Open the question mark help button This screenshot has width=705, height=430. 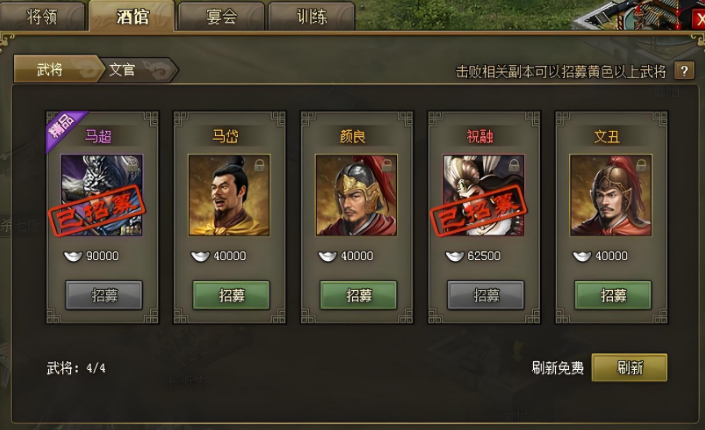pos(685,71)
